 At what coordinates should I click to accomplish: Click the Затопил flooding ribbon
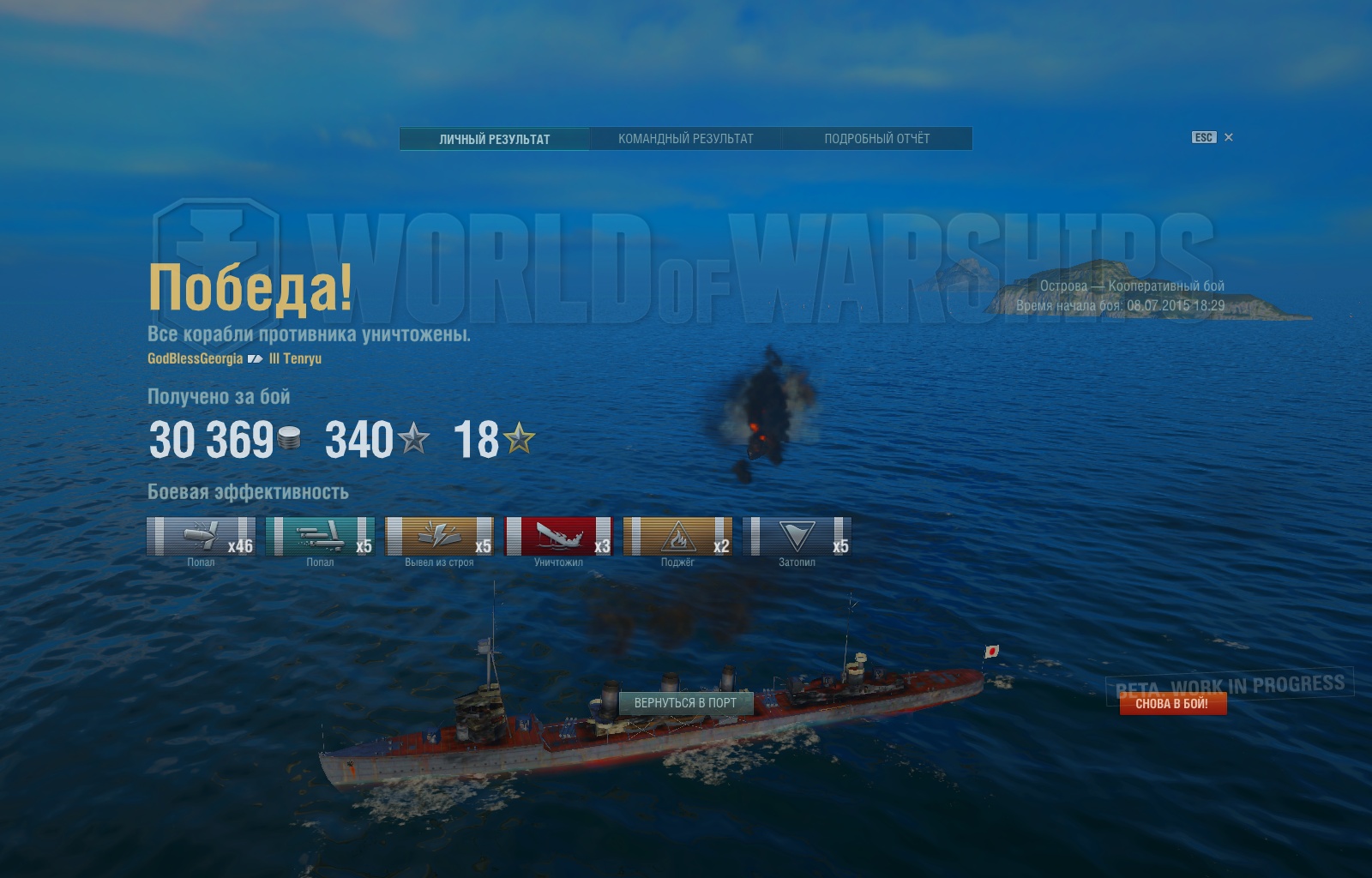click(797, 537)
